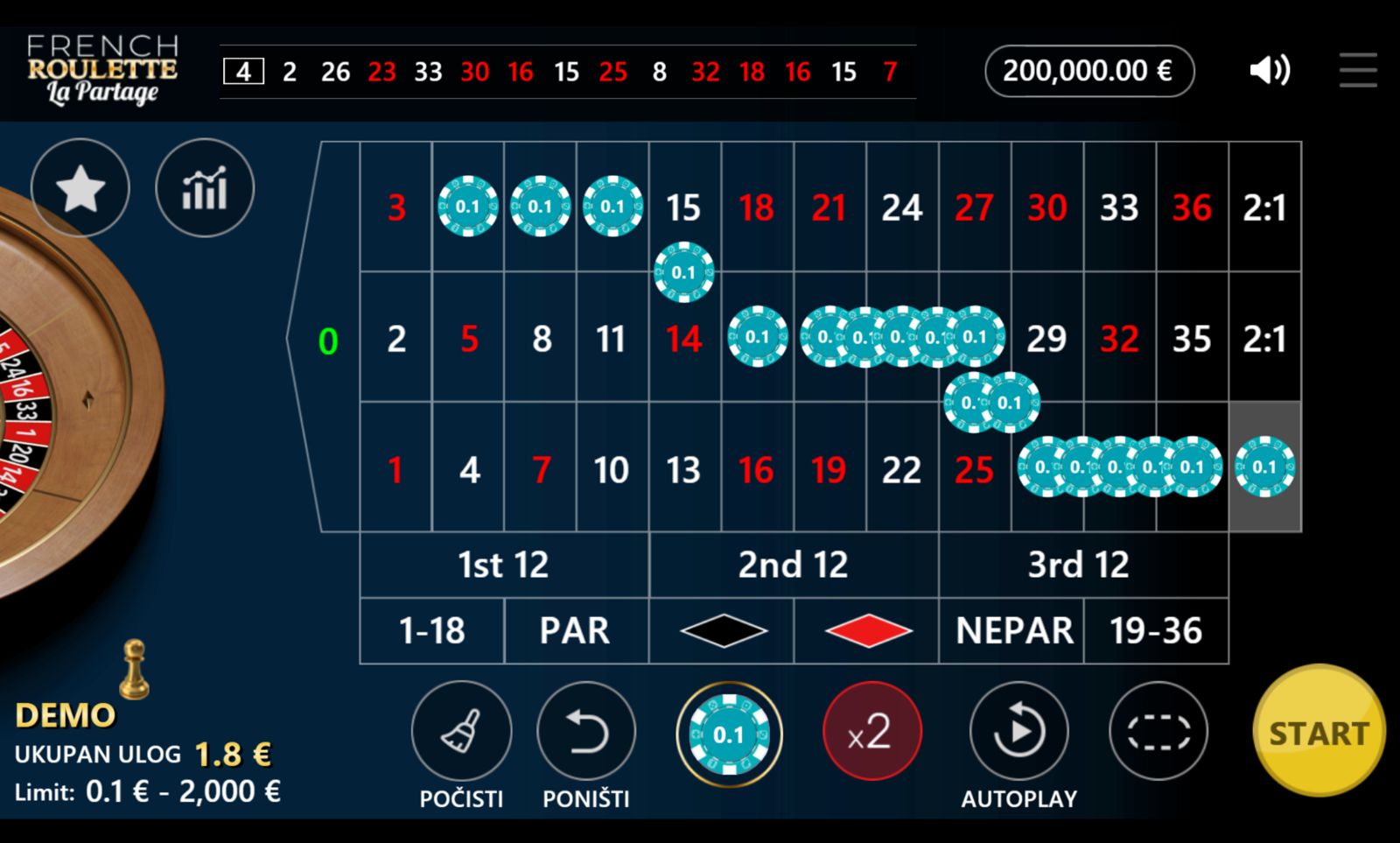Click the dashed racetrack button
The height and width of the screenshot is (843, 1400).
tap(1158, 732)
